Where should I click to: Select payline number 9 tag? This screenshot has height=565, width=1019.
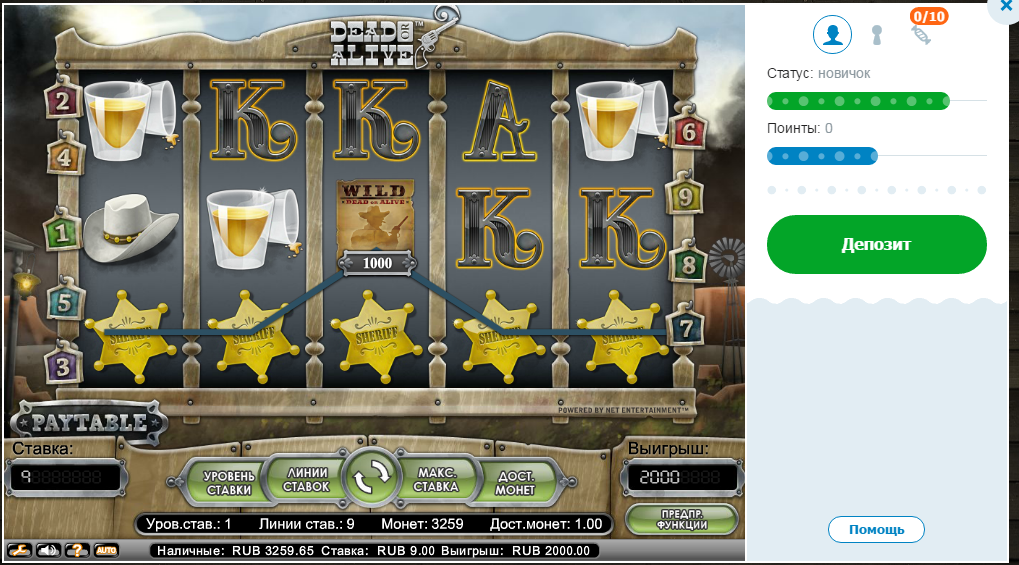point(684,197)
